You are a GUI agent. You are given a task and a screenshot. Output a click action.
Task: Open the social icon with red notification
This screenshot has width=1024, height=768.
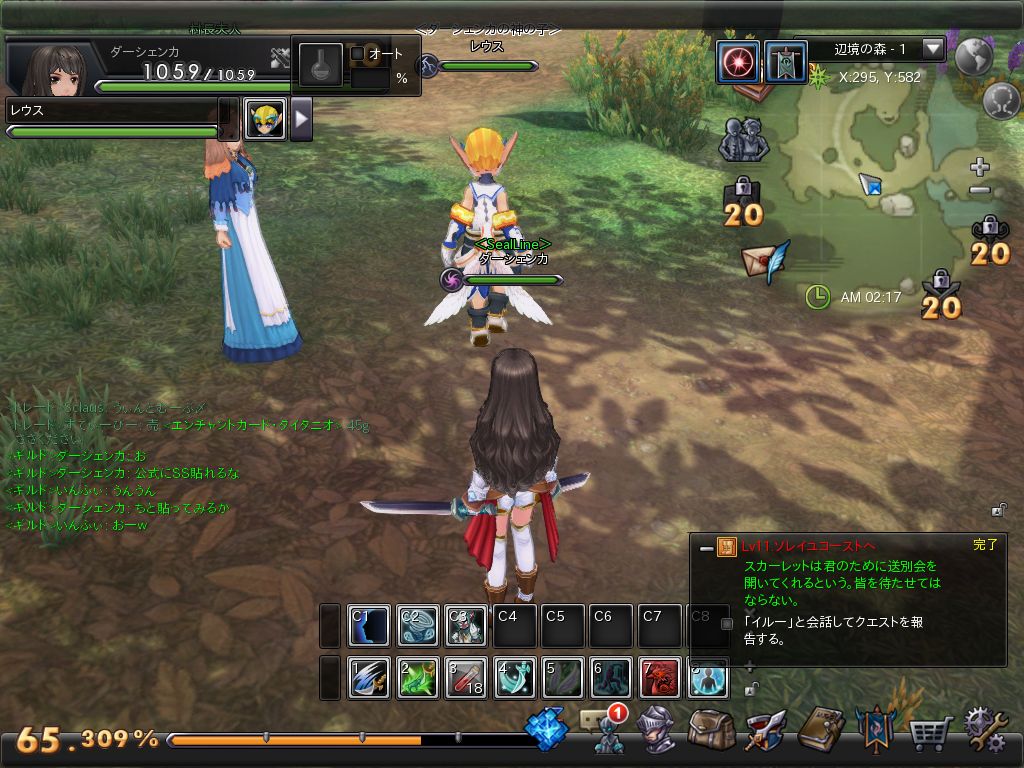[x=606, y=731]
